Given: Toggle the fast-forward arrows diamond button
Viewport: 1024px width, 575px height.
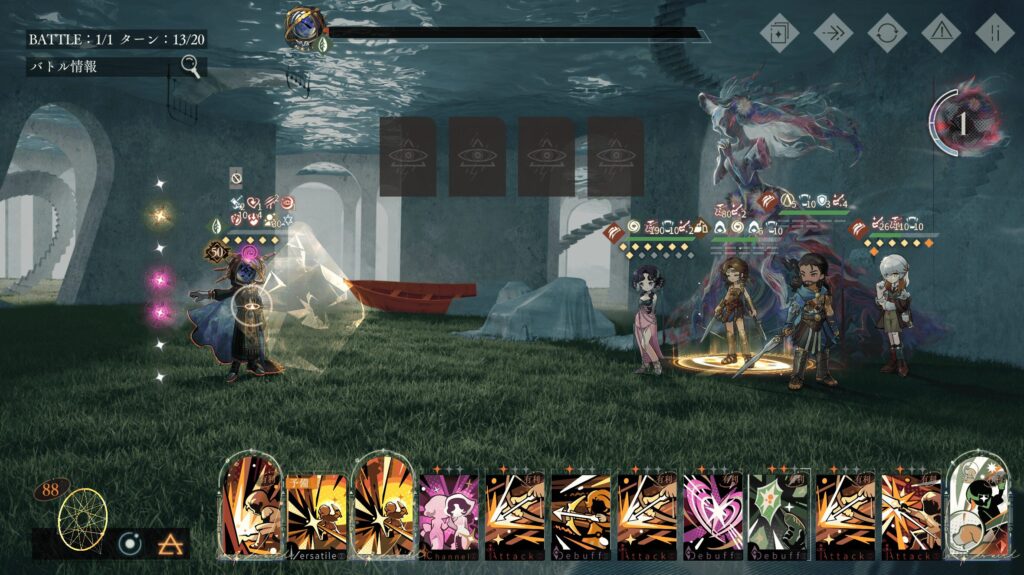Looking at the screenshot, I should coord(833,32).
